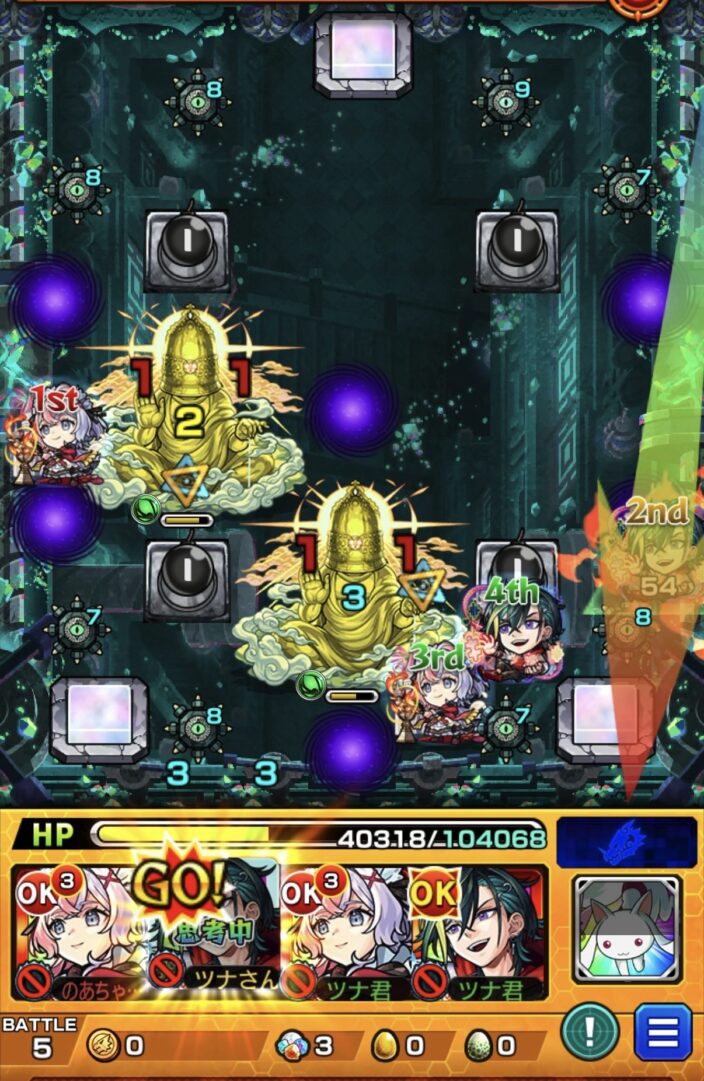Screen dimensions: 704x1081
Task: Click the blue dragon emblem panel
Action: [627, 842]
